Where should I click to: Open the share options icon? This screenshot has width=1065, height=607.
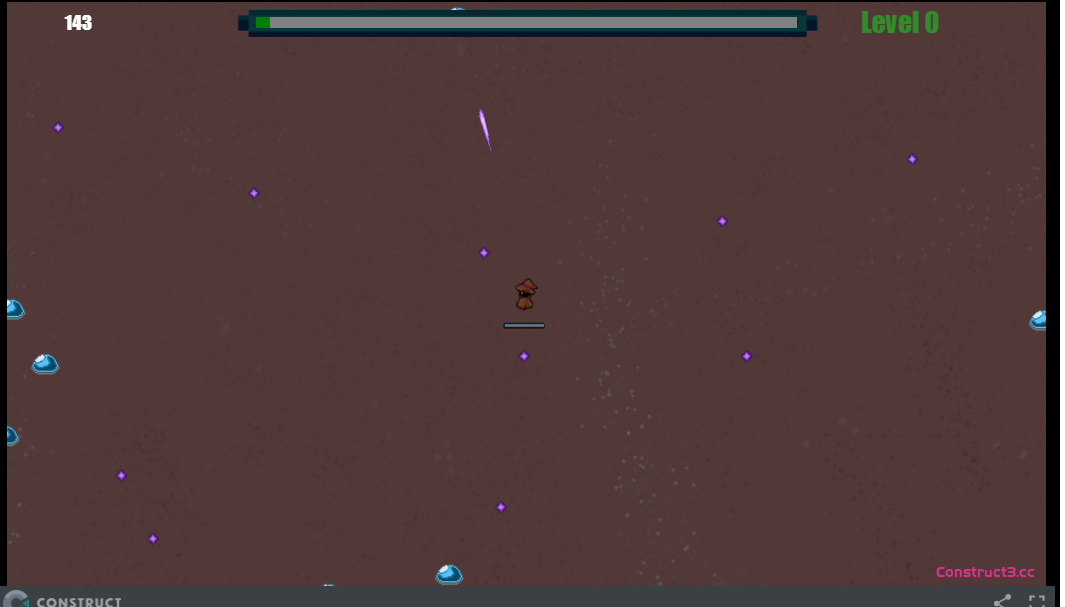[1002, 601]
